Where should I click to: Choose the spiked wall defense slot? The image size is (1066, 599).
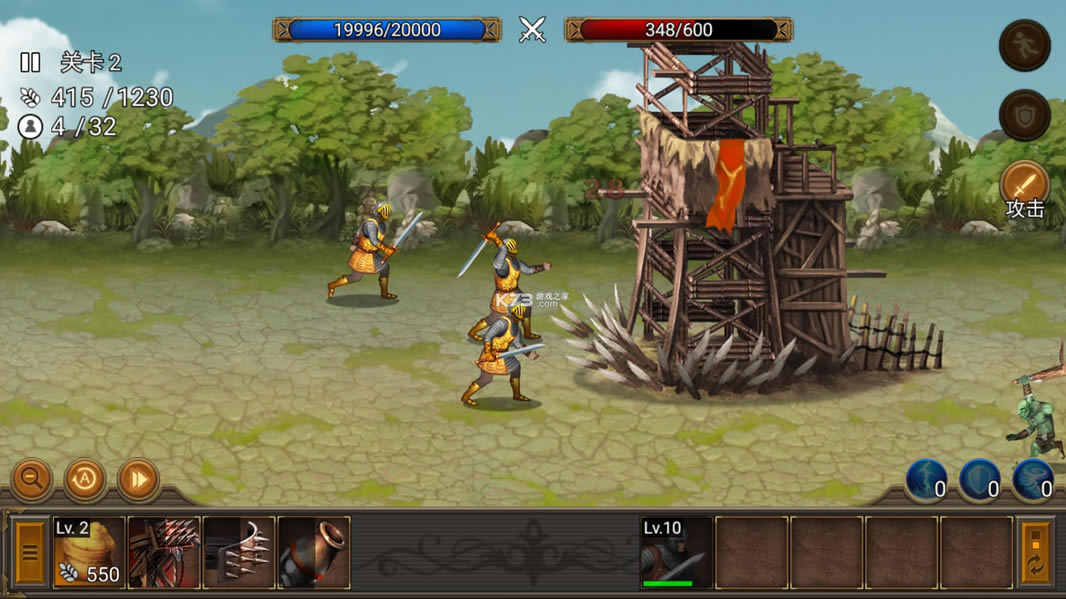pyautogui.click(x=238, y=552)
